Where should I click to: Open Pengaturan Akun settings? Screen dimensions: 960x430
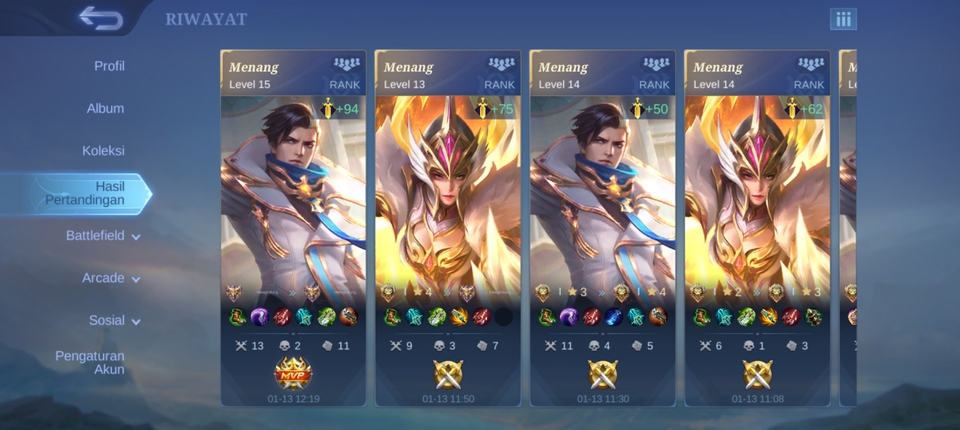pyautogui.click(x=90, y=363)
